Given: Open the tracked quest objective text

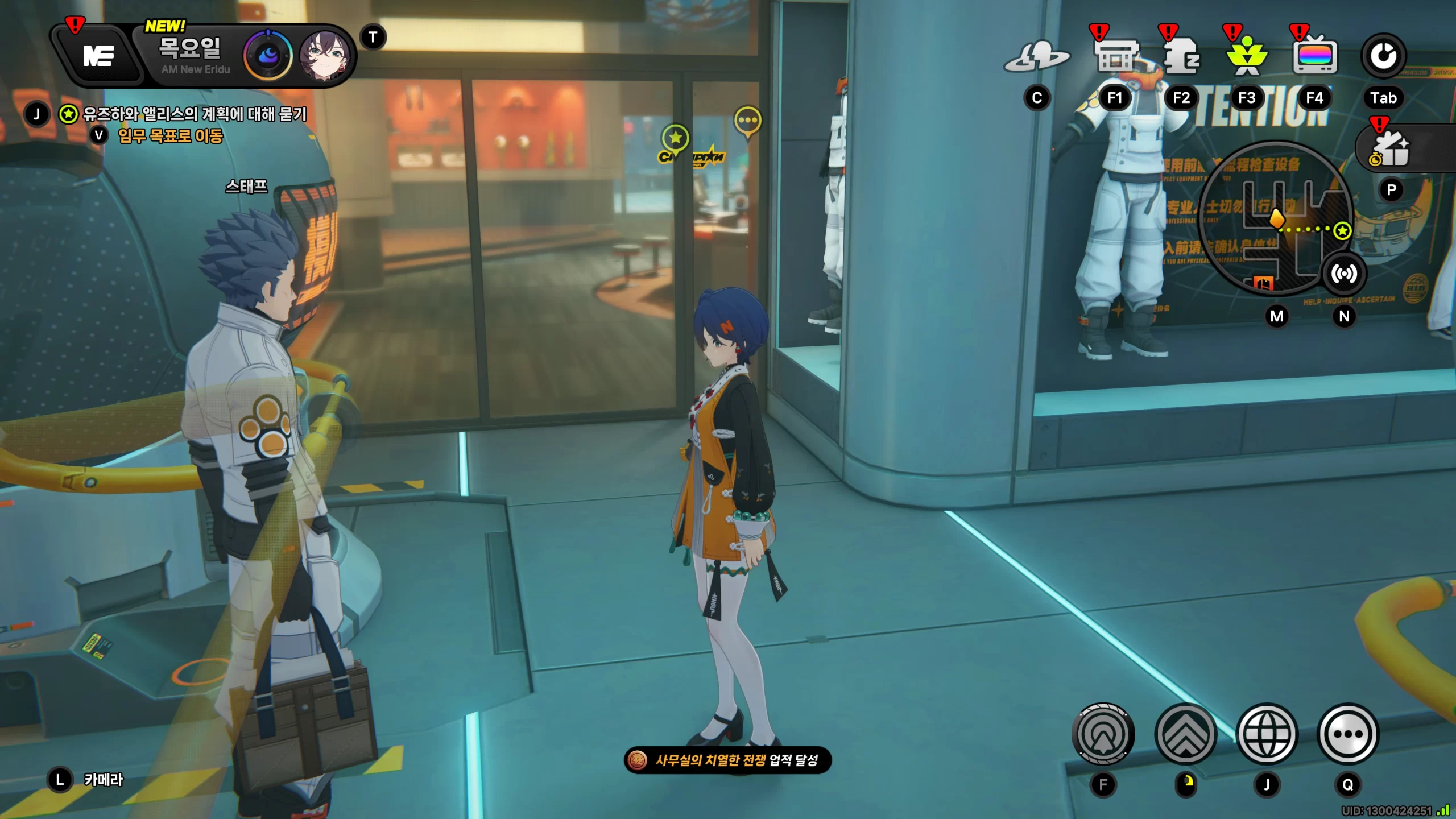Looking at the screenshot, I should click(x=195, y=114).
